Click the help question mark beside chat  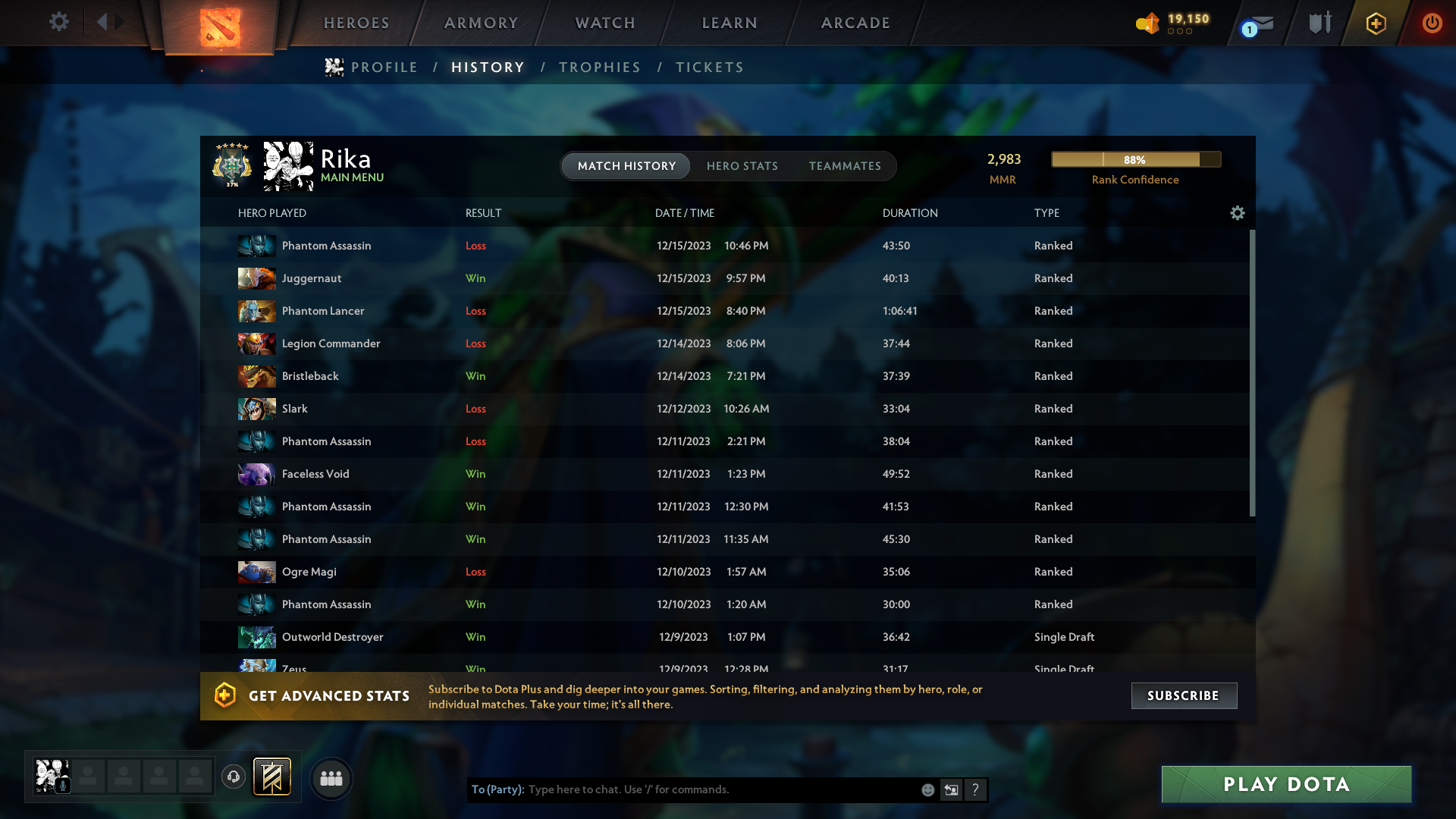[x=976, y=789]
